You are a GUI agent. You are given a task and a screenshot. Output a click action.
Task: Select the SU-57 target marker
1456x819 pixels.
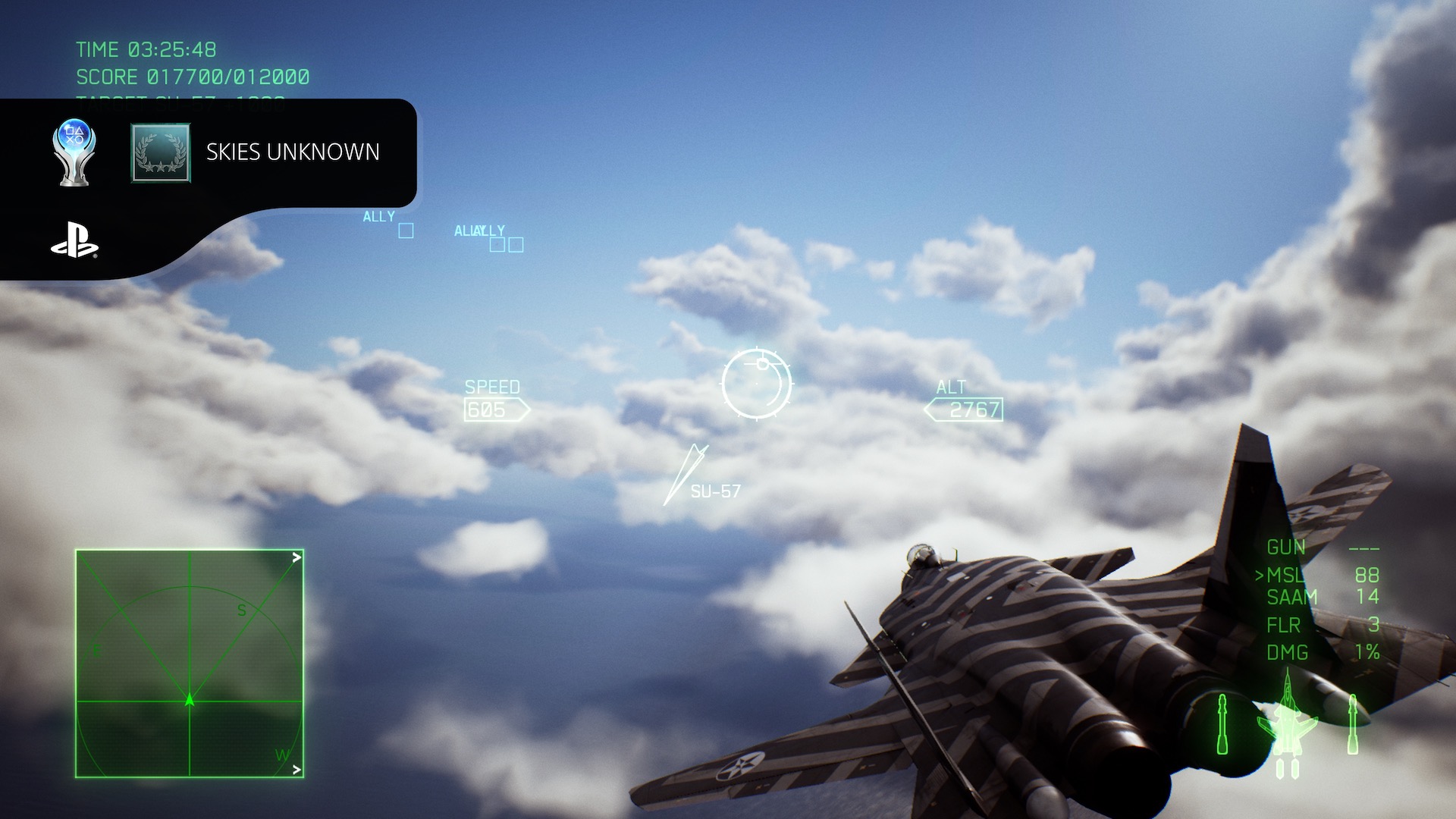tap(687, 473)
